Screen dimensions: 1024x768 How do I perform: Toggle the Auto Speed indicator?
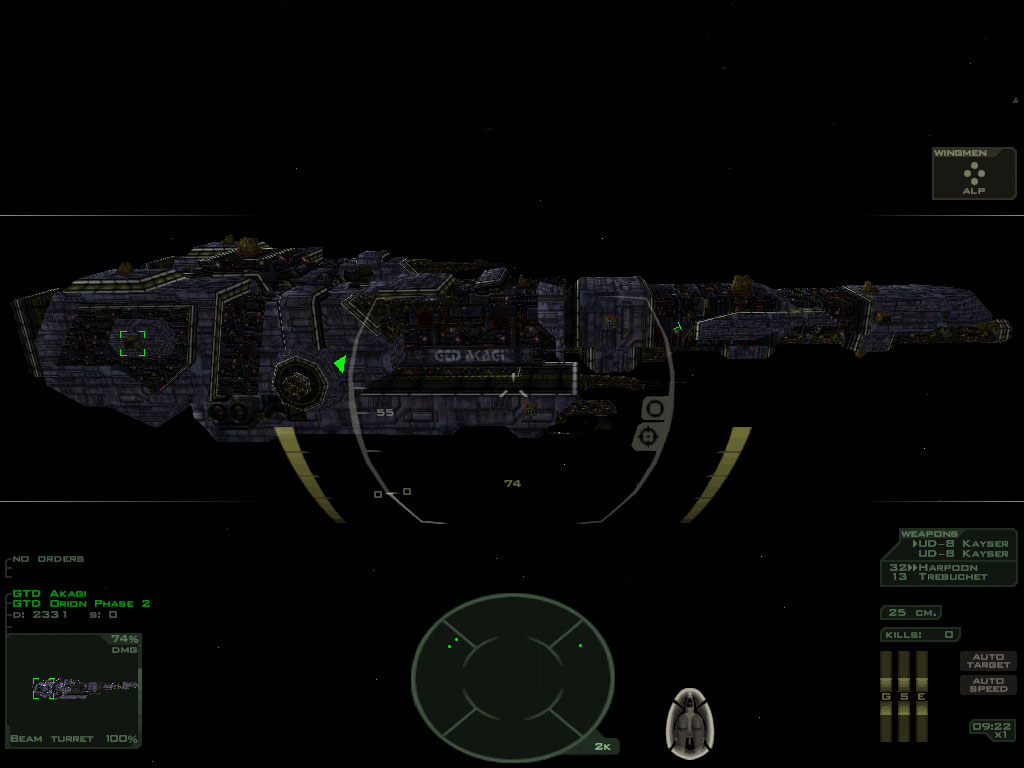click(987, 685)
